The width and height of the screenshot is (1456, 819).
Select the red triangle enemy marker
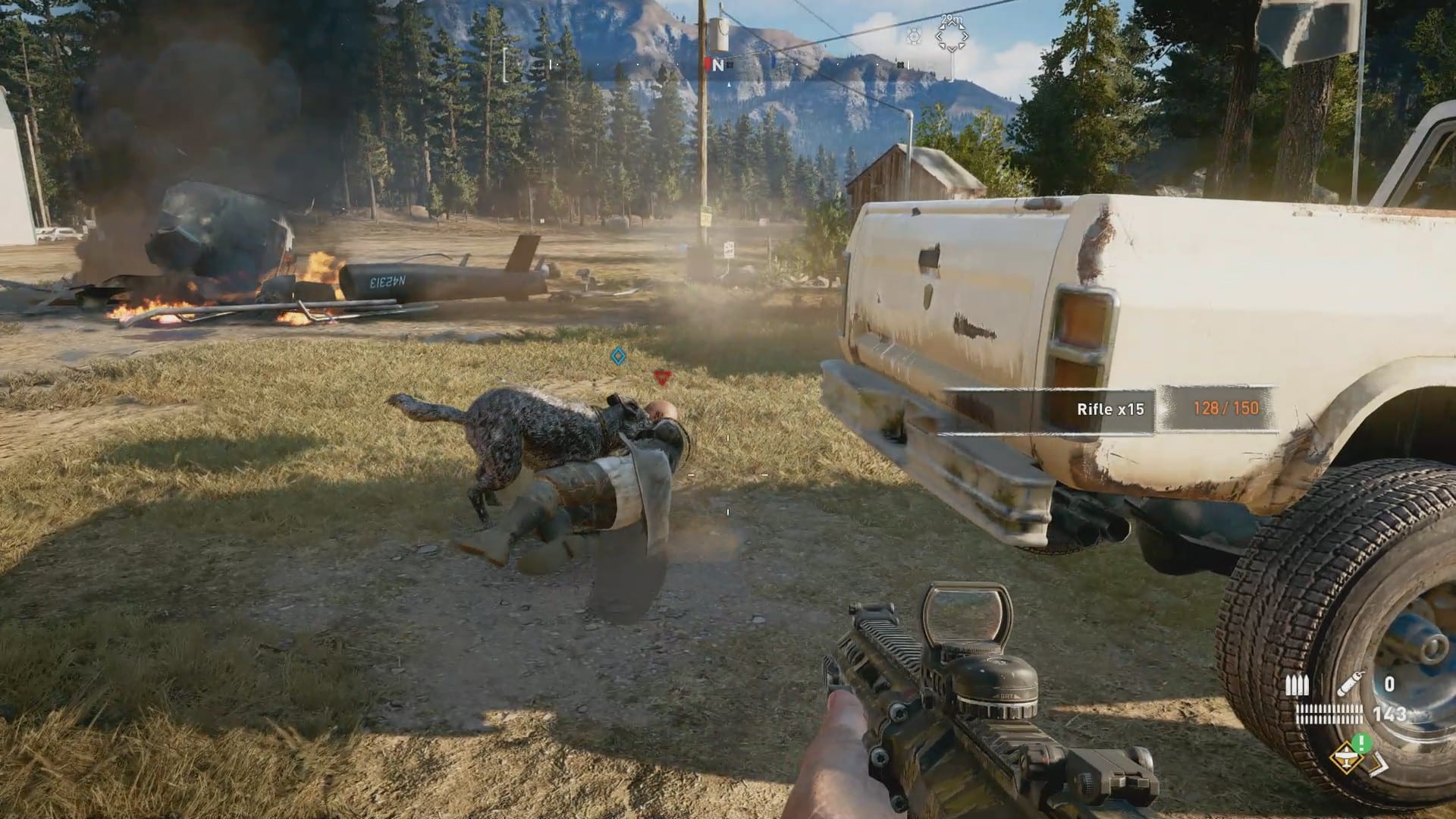pyautogui.click(x=662, y=376)
